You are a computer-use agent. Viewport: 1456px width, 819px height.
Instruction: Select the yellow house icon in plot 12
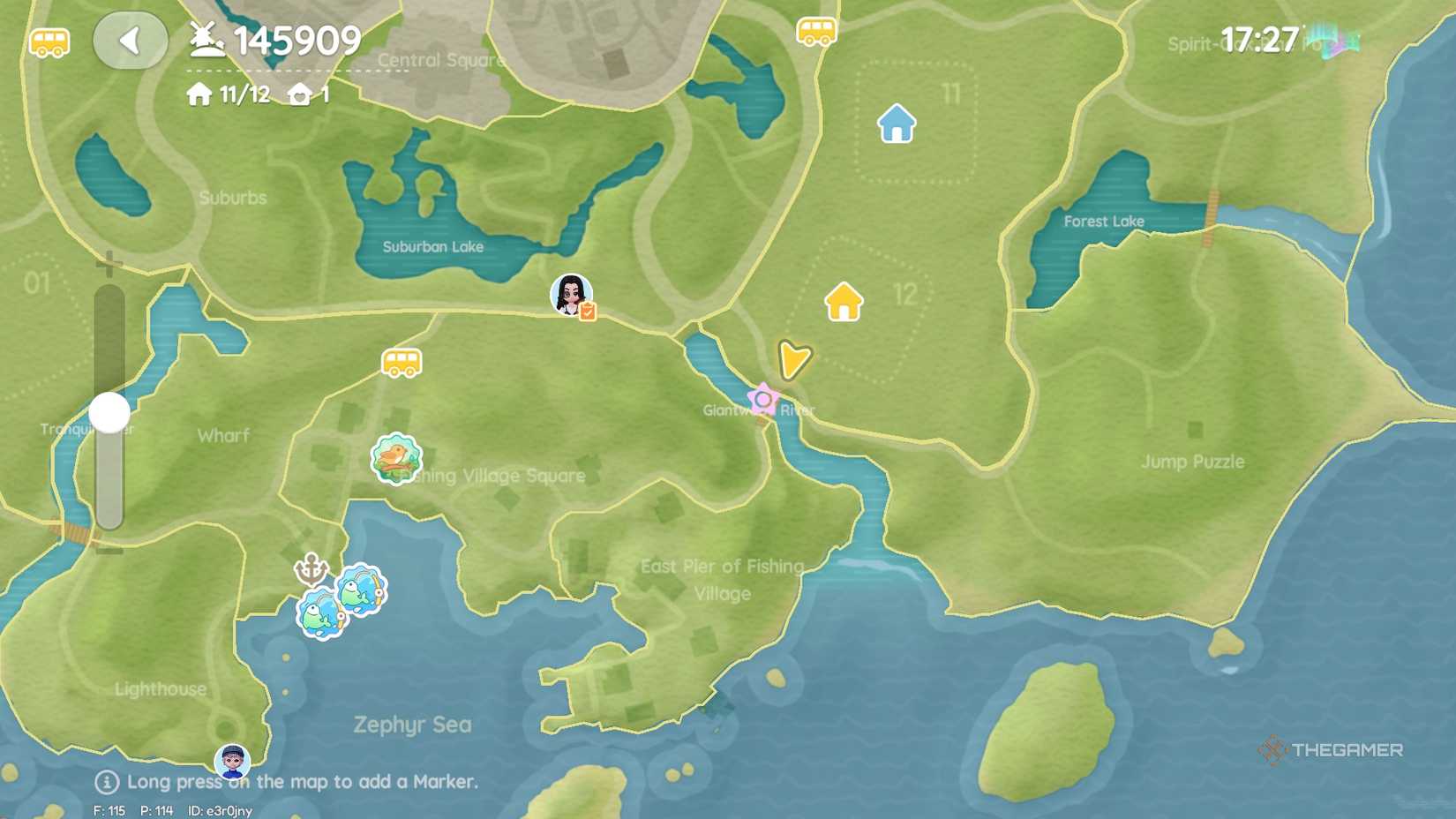pyautogui.click(x=843, y=301)
